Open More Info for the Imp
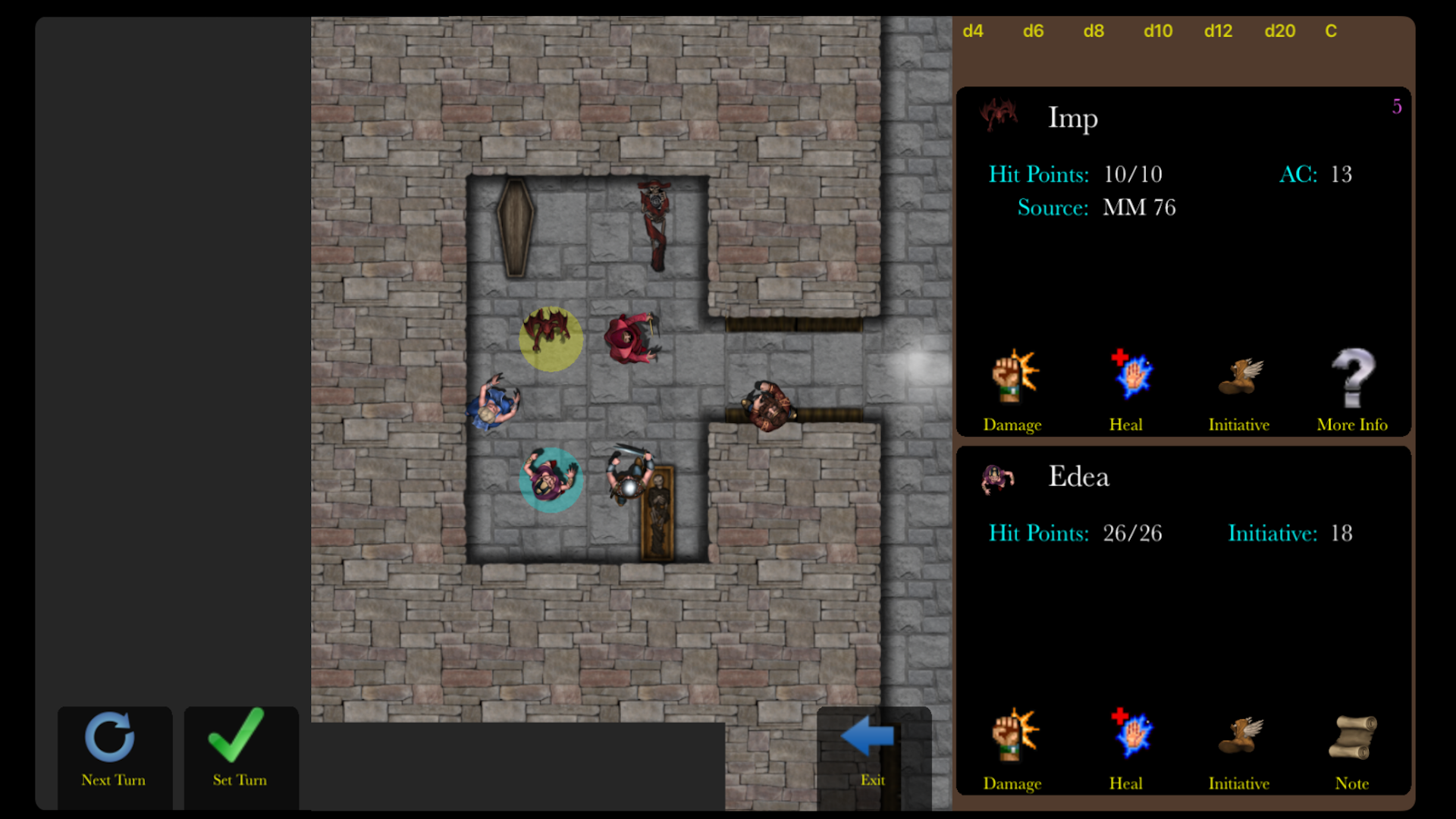Screen dimensions: 1456x819 1353,377
